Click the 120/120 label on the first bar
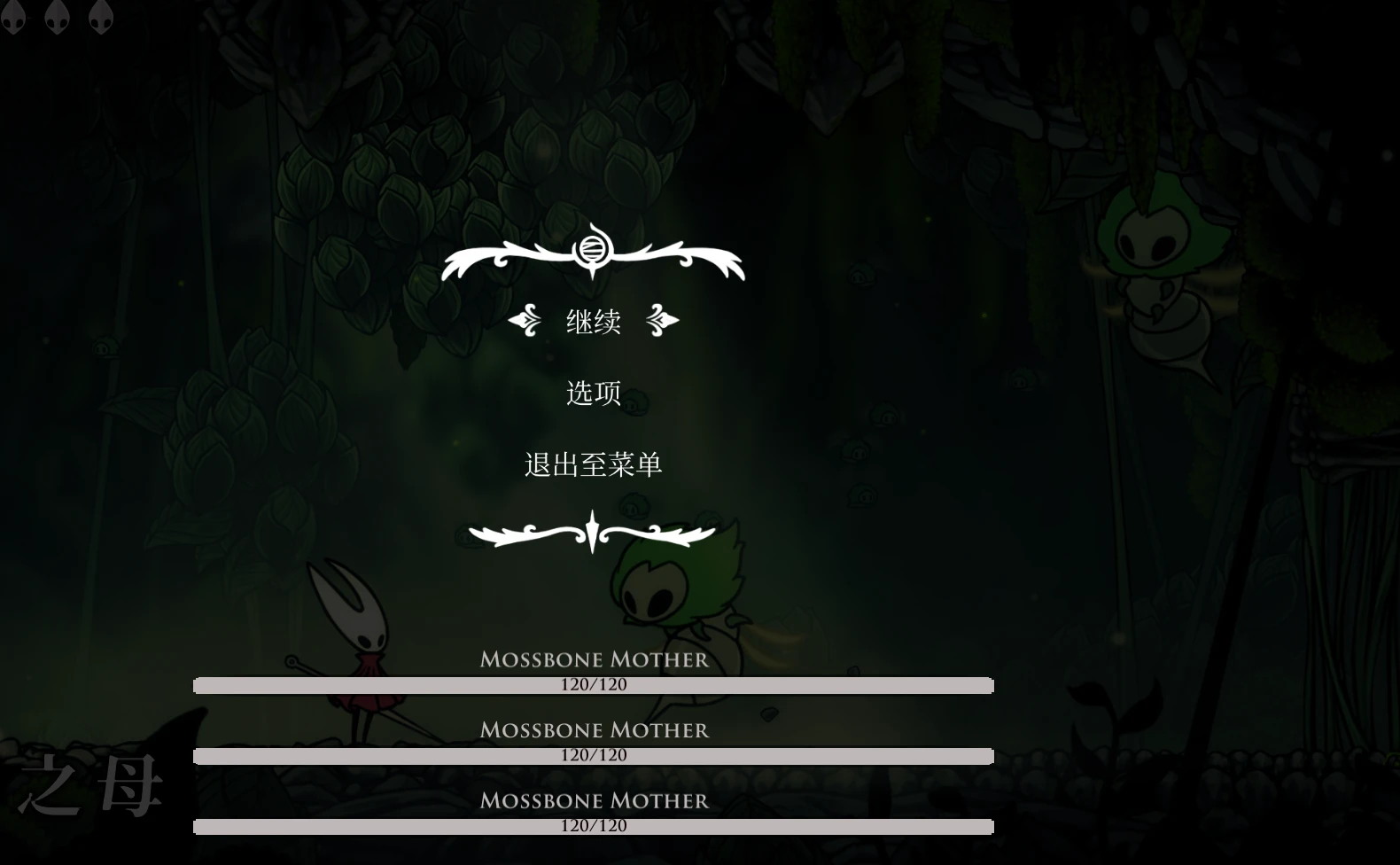 click(x=594, y=684)
